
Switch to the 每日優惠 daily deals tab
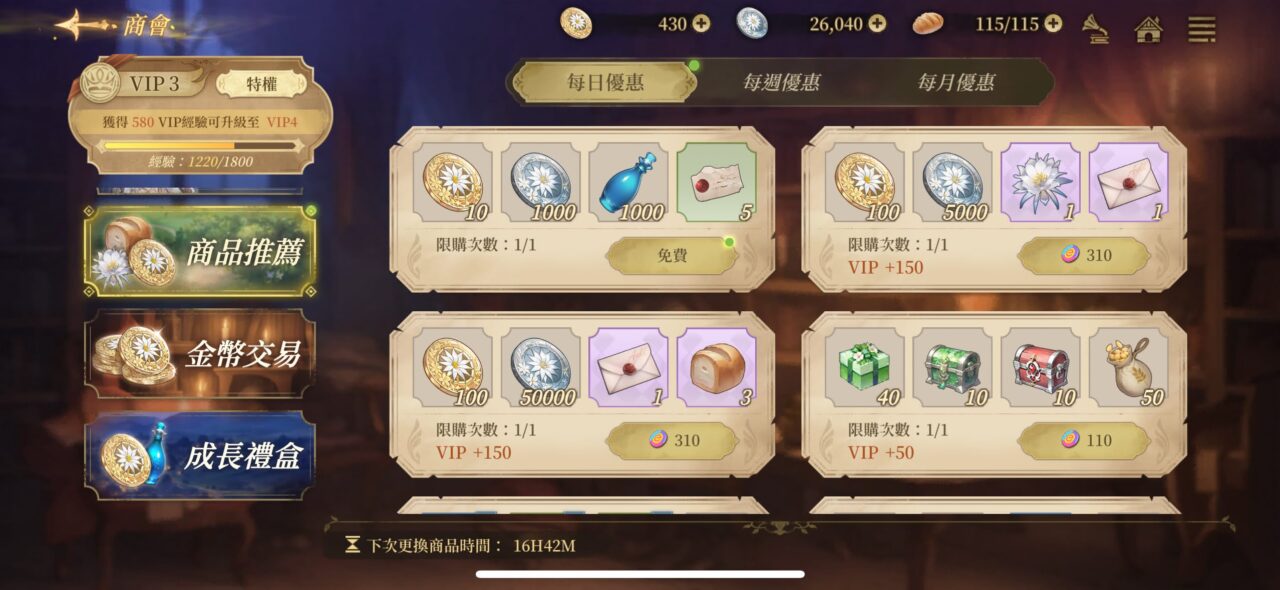(x=606, y=82)
